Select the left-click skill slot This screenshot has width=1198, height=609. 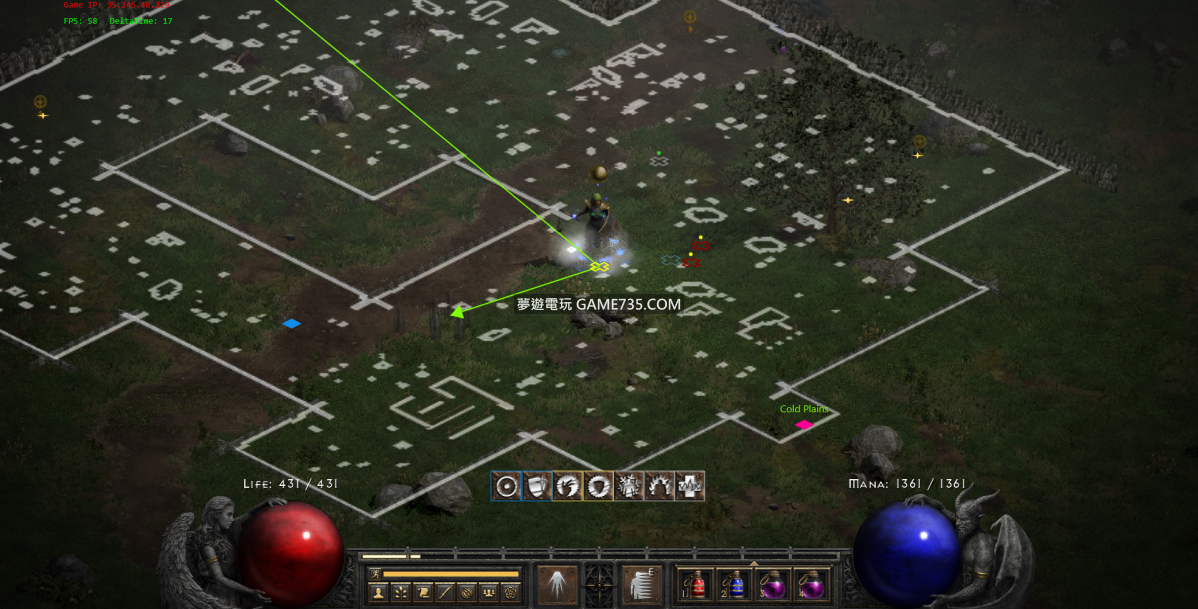[557, 584]
